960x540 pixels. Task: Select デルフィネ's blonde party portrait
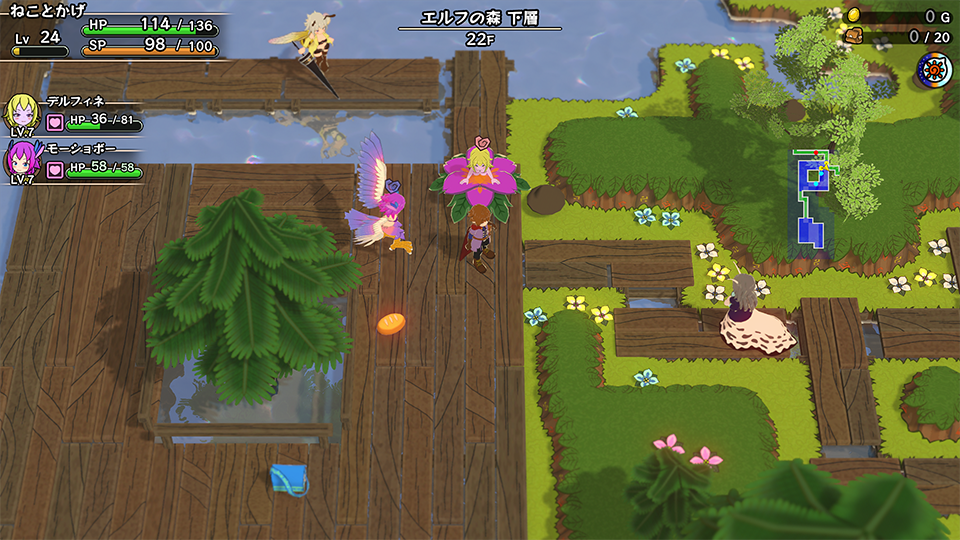coord(23,112)
